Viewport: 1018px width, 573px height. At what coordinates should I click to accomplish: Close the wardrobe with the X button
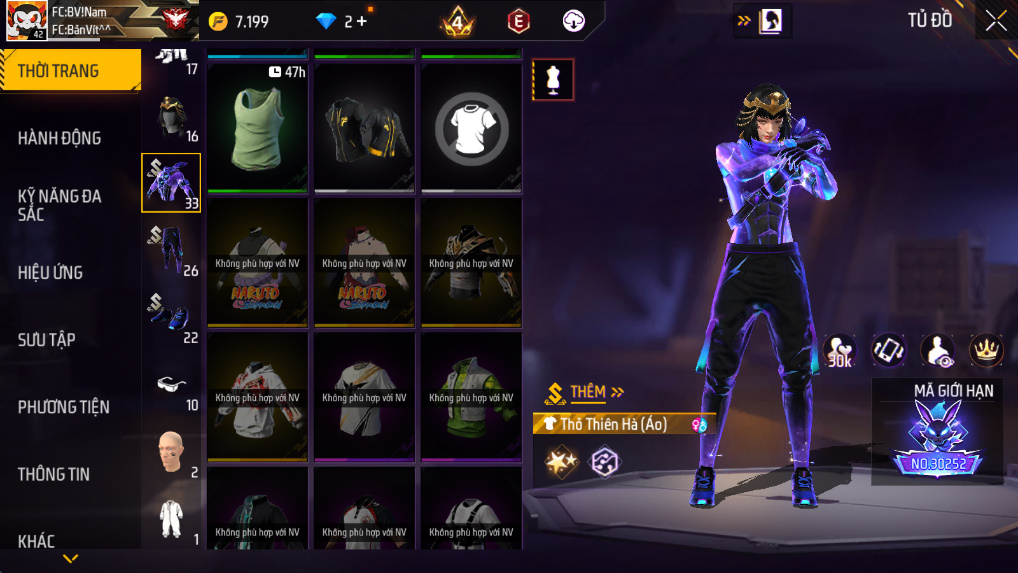pyautogui.click(x=996, y=21)
